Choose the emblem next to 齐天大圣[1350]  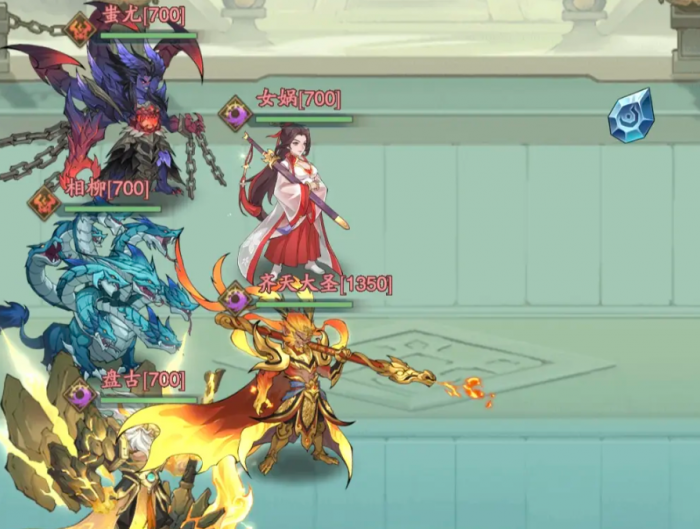[x=237, y=297]
